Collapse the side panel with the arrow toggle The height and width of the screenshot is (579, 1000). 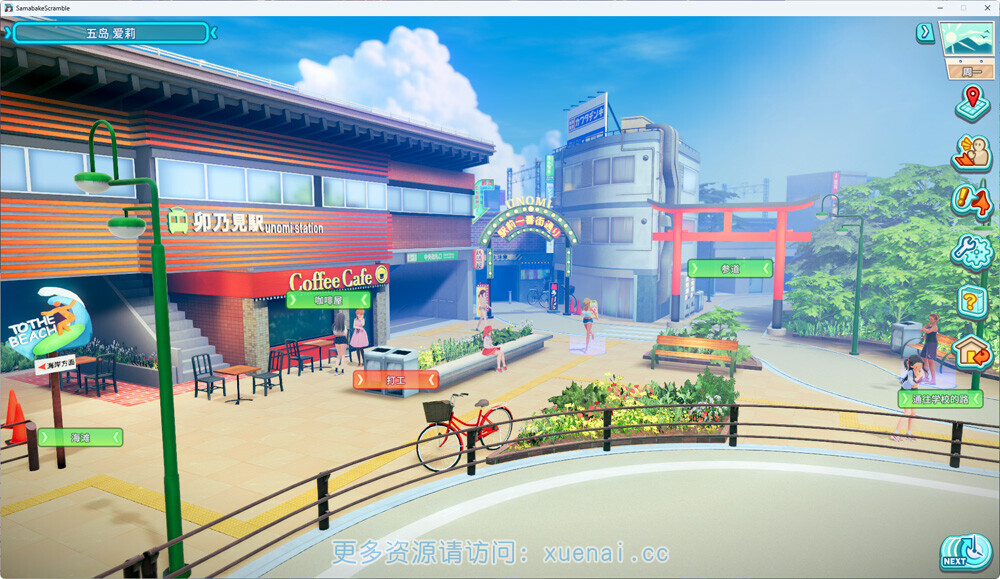pos(925,34)
